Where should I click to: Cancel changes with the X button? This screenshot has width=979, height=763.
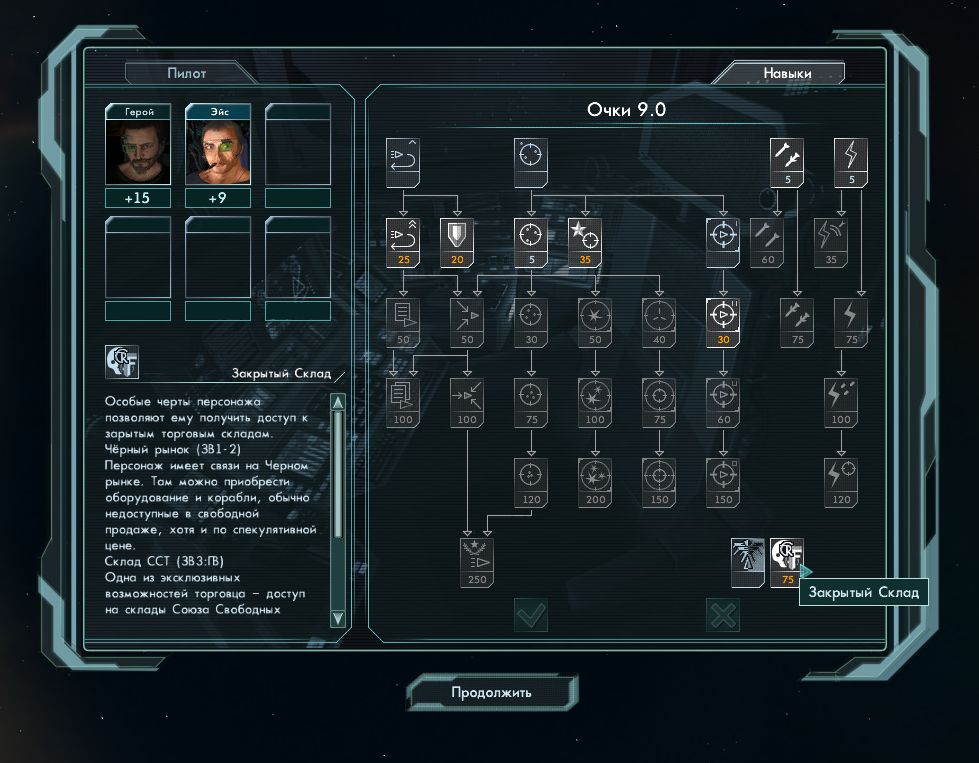click(722, 615)
